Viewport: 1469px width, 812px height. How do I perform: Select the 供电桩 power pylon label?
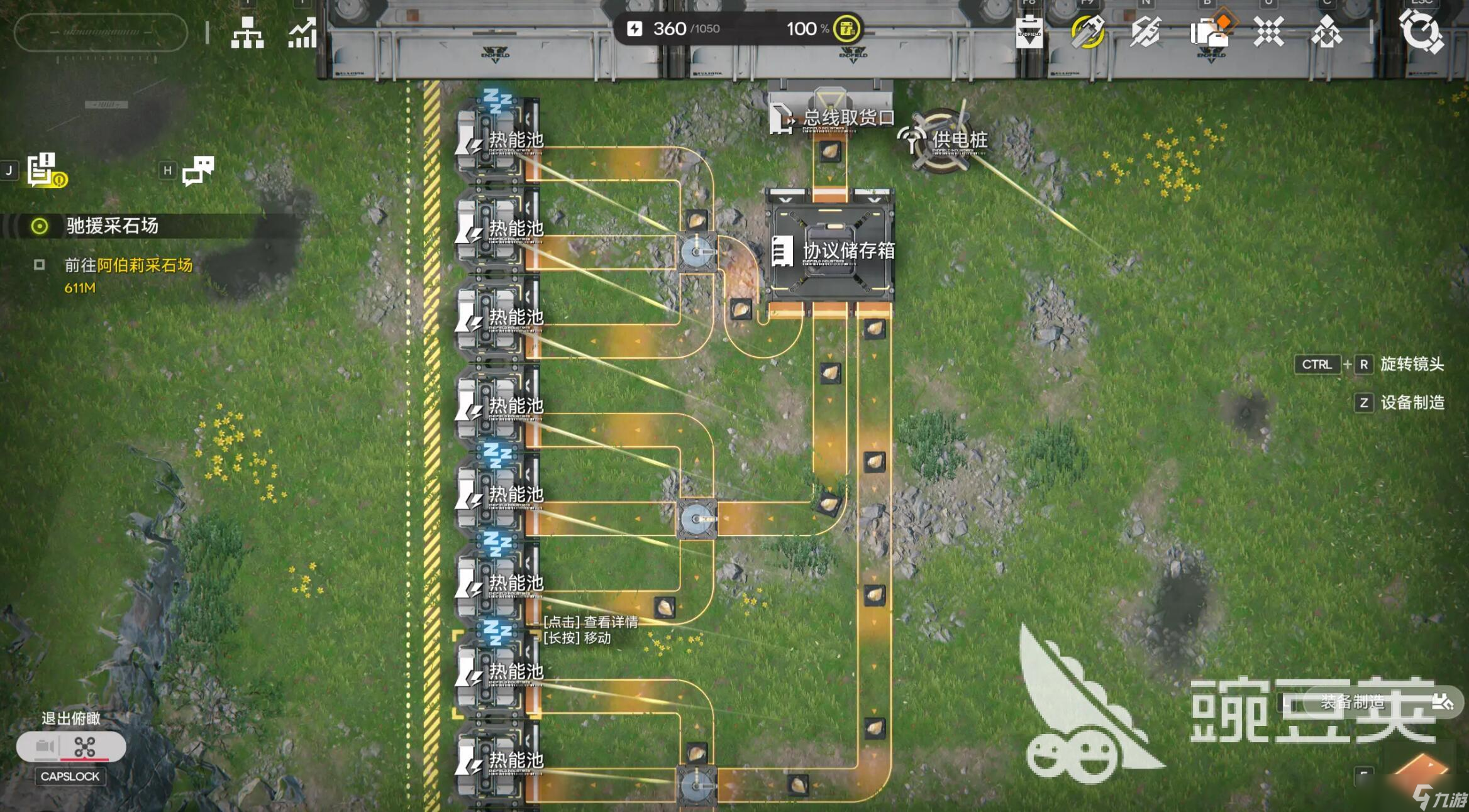[x=958, y=140]
